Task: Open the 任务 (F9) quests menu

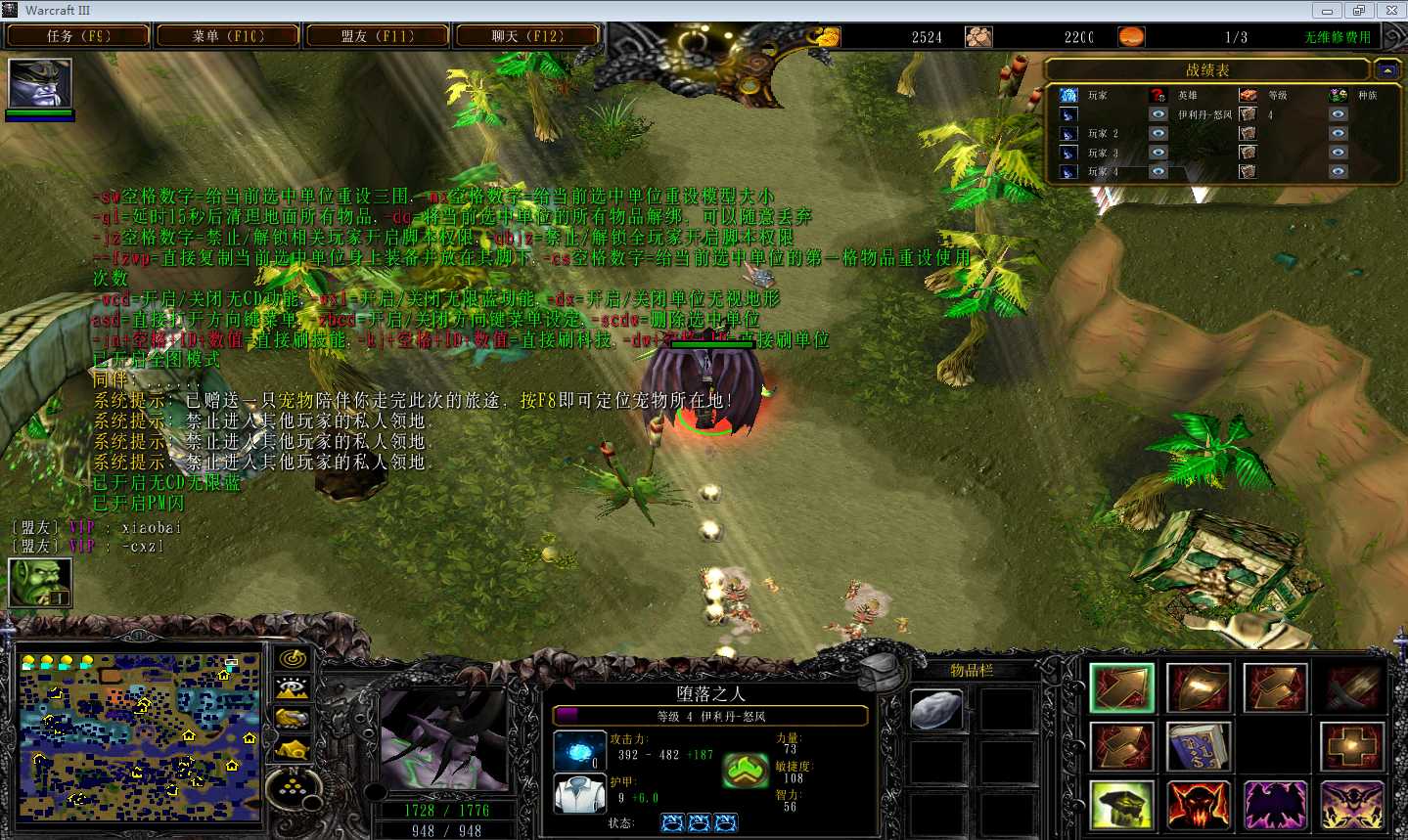Action: click(x=77, y=36)
